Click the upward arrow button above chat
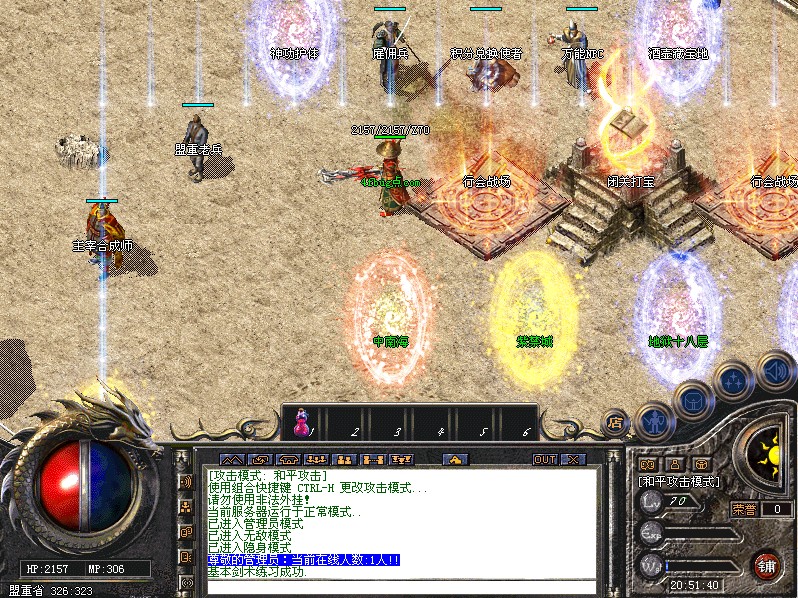Viewport: 798px width, 598px height. point(455,460)
